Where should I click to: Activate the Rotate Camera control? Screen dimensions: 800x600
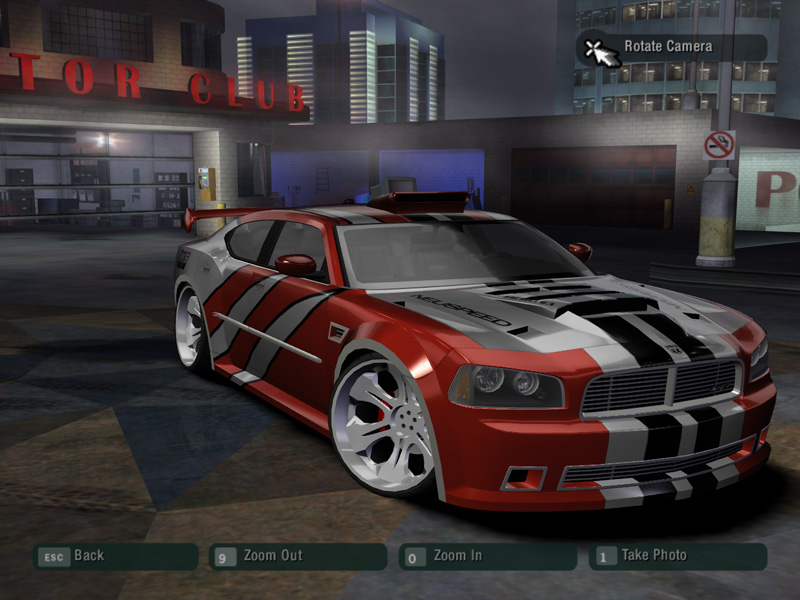click(x=669, y=47)
